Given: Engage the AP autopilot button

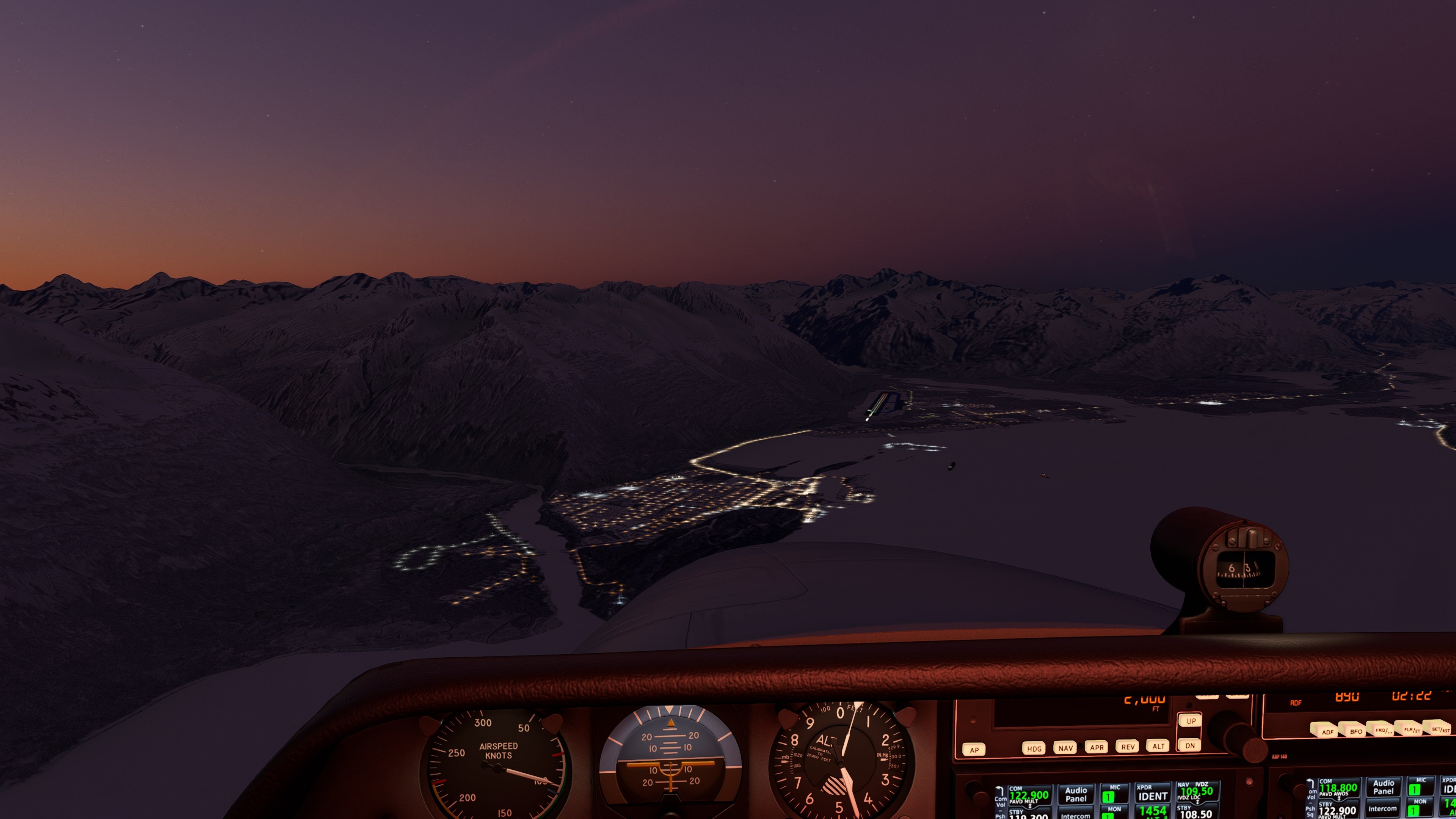Looking at the screenshot, I should (974, 750).
